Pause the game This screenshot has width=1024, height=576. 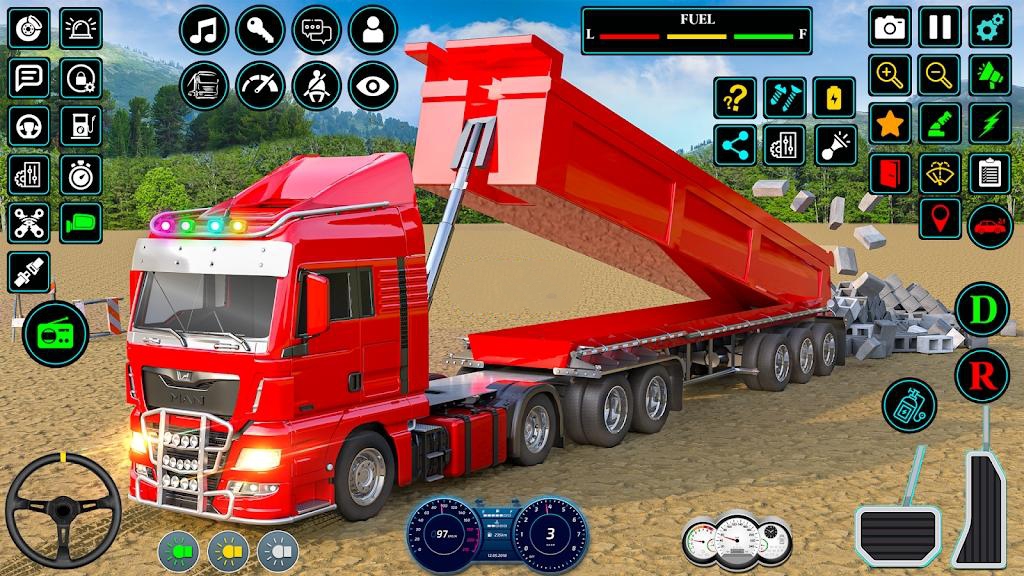pos(939,27)
